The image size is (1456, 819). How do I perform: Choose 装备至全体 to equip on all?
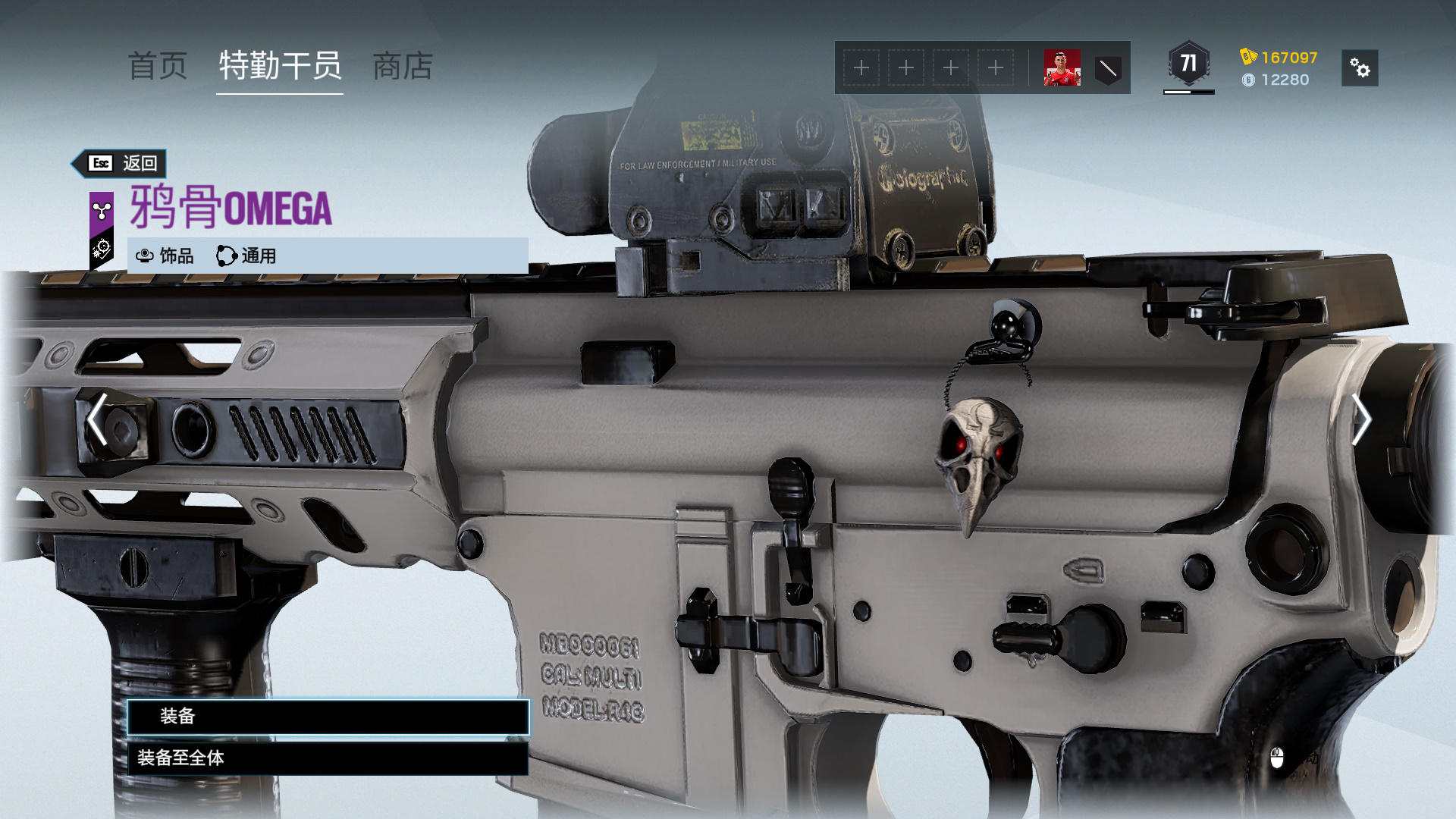[328, 758]
